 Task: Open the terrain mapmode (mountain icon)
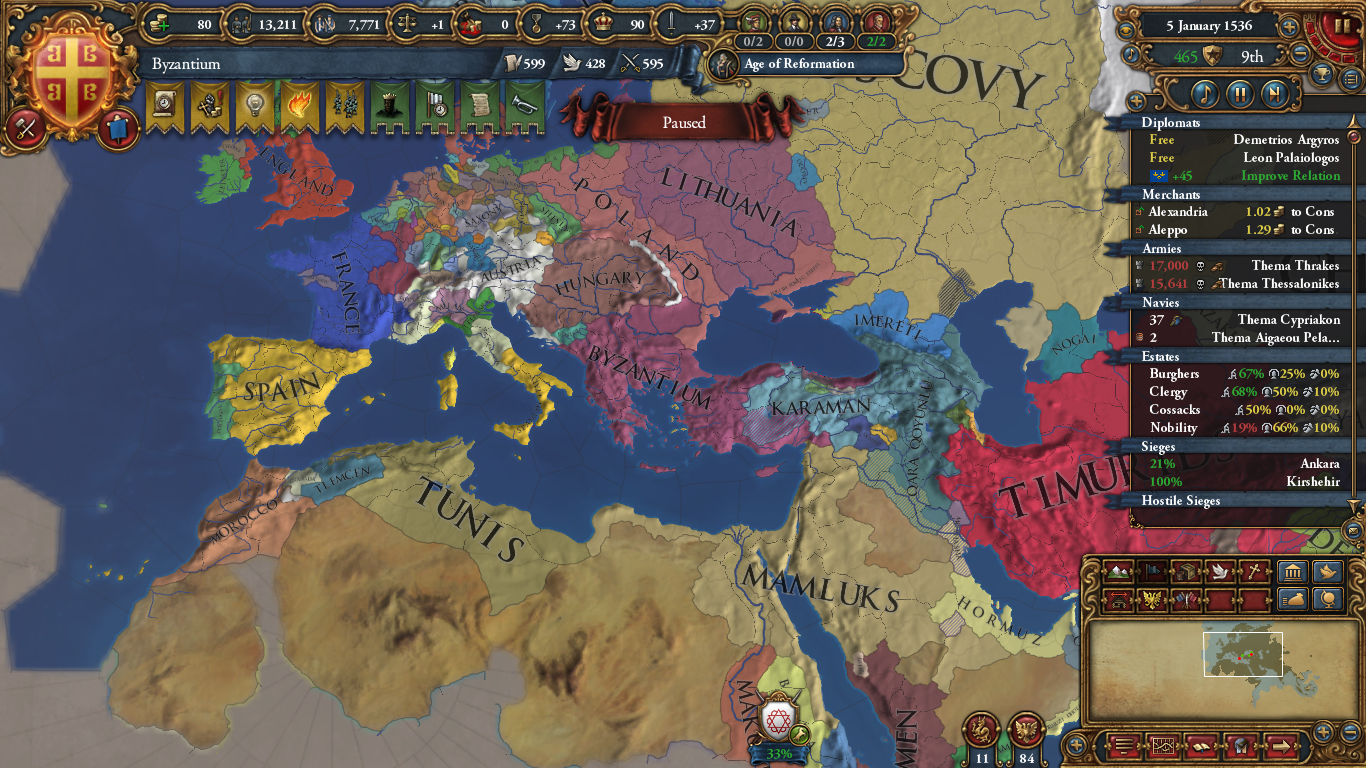1117,572
